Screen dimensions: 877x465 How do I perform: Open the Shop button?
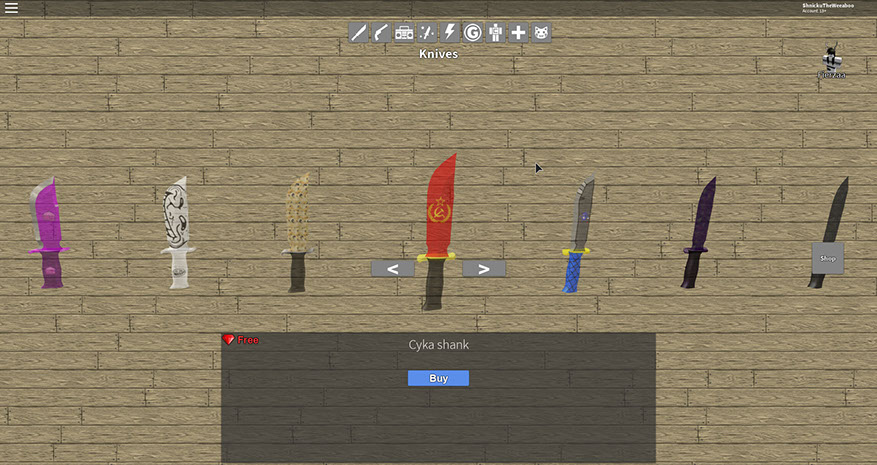(827, 258)
